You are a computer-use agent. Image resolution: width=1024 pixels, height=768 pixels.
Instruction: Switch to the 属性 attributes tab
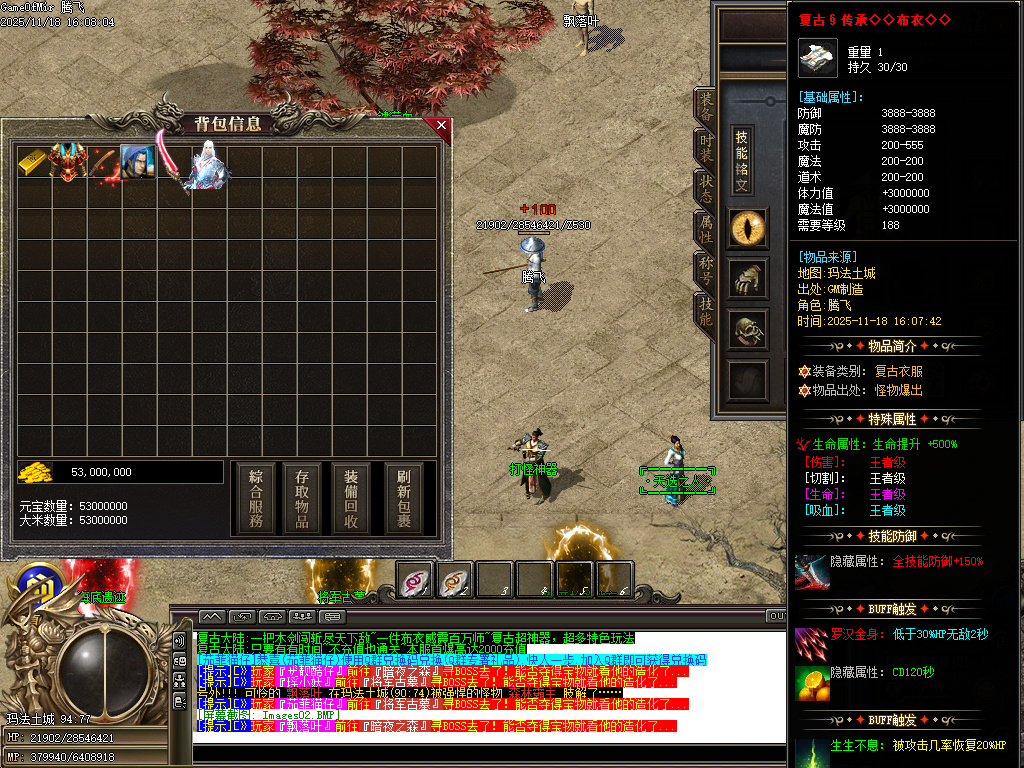706,230
